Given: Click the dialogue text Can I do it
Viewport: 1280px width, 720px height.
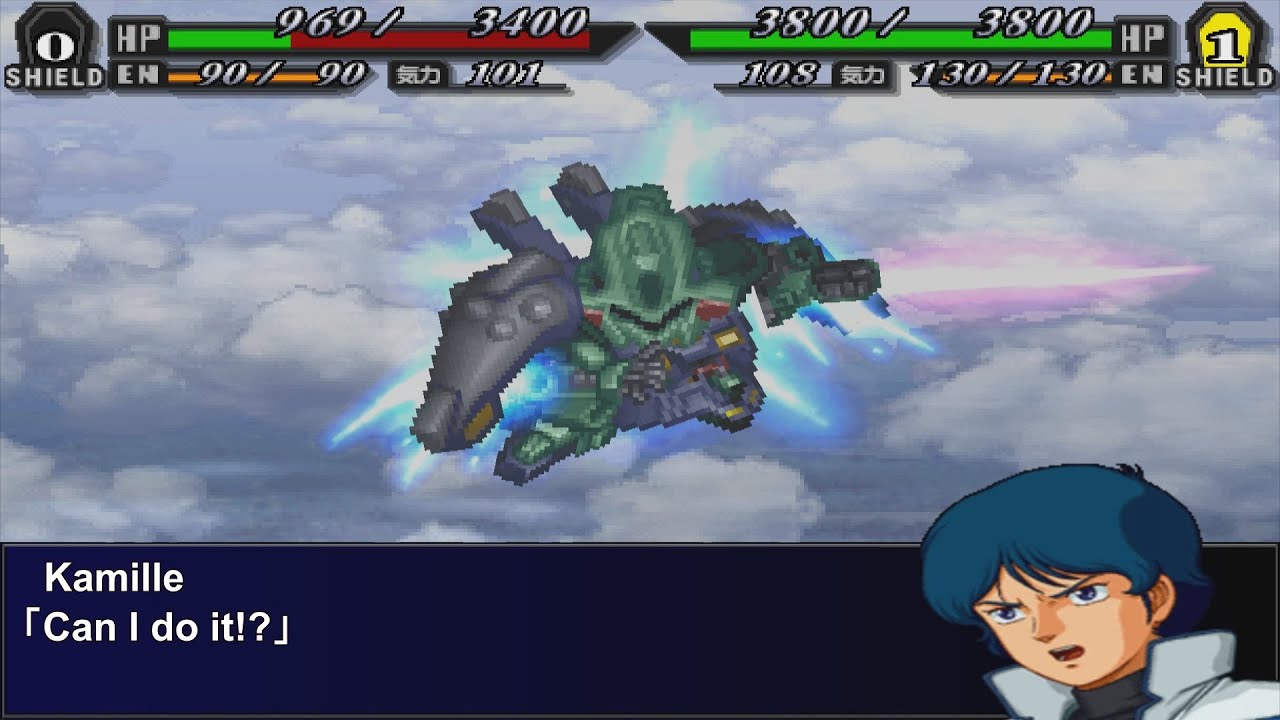Looking at the screenshot, I should (x=155, y=625).
